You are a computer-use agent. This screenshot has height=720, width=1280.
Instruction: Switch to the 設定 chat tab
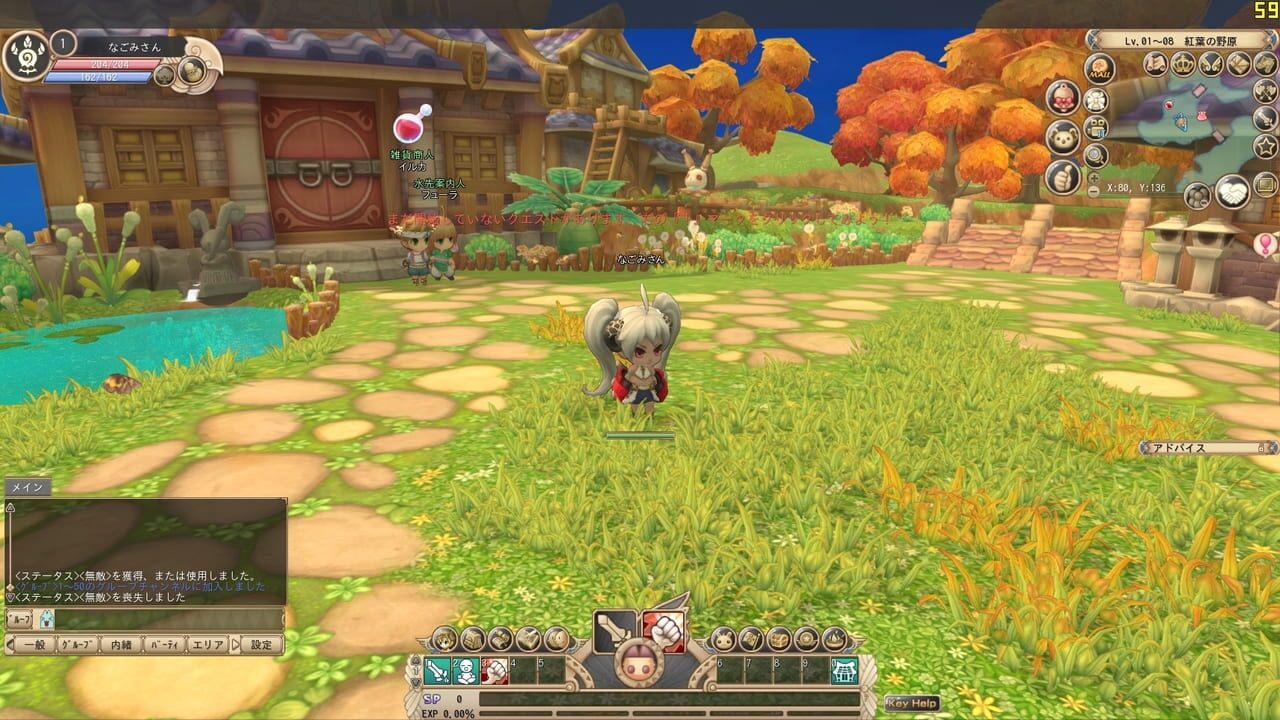click(x=262, y=644)
